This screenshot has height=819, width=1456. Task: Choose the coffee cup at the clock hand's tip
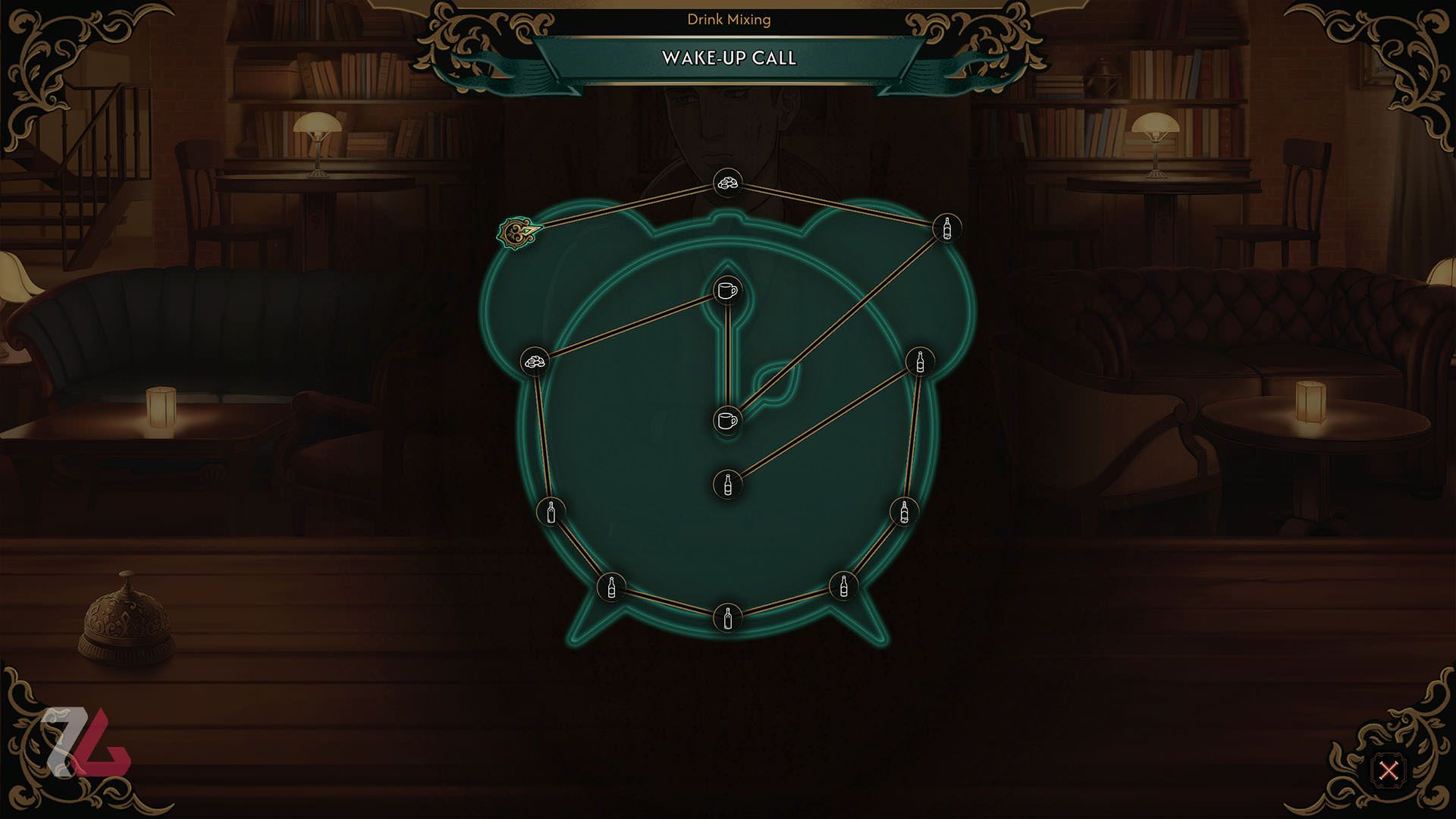(x=727, y=290)
